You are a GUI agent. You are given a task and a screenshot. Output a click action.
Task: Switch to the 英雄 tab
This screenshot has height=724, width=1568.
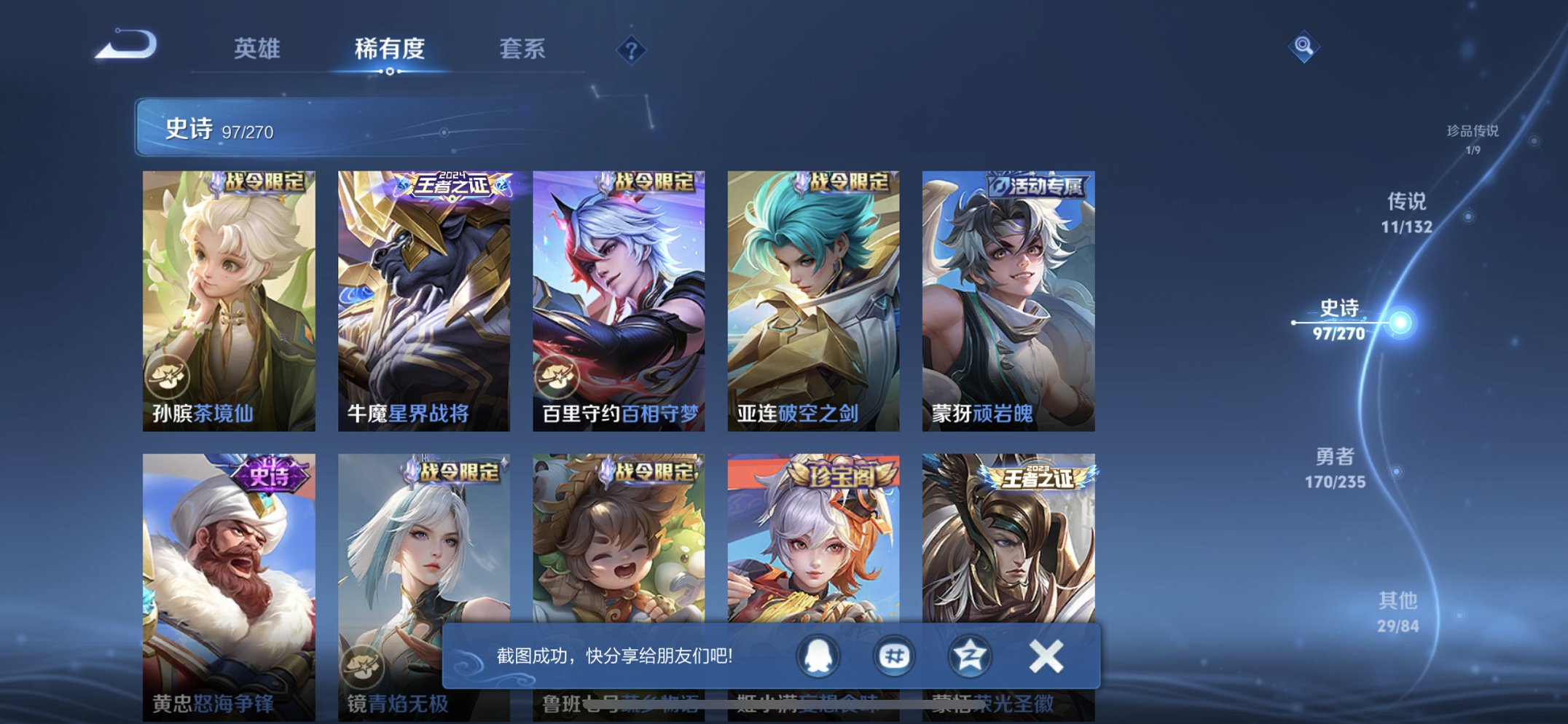click(260, 48)
